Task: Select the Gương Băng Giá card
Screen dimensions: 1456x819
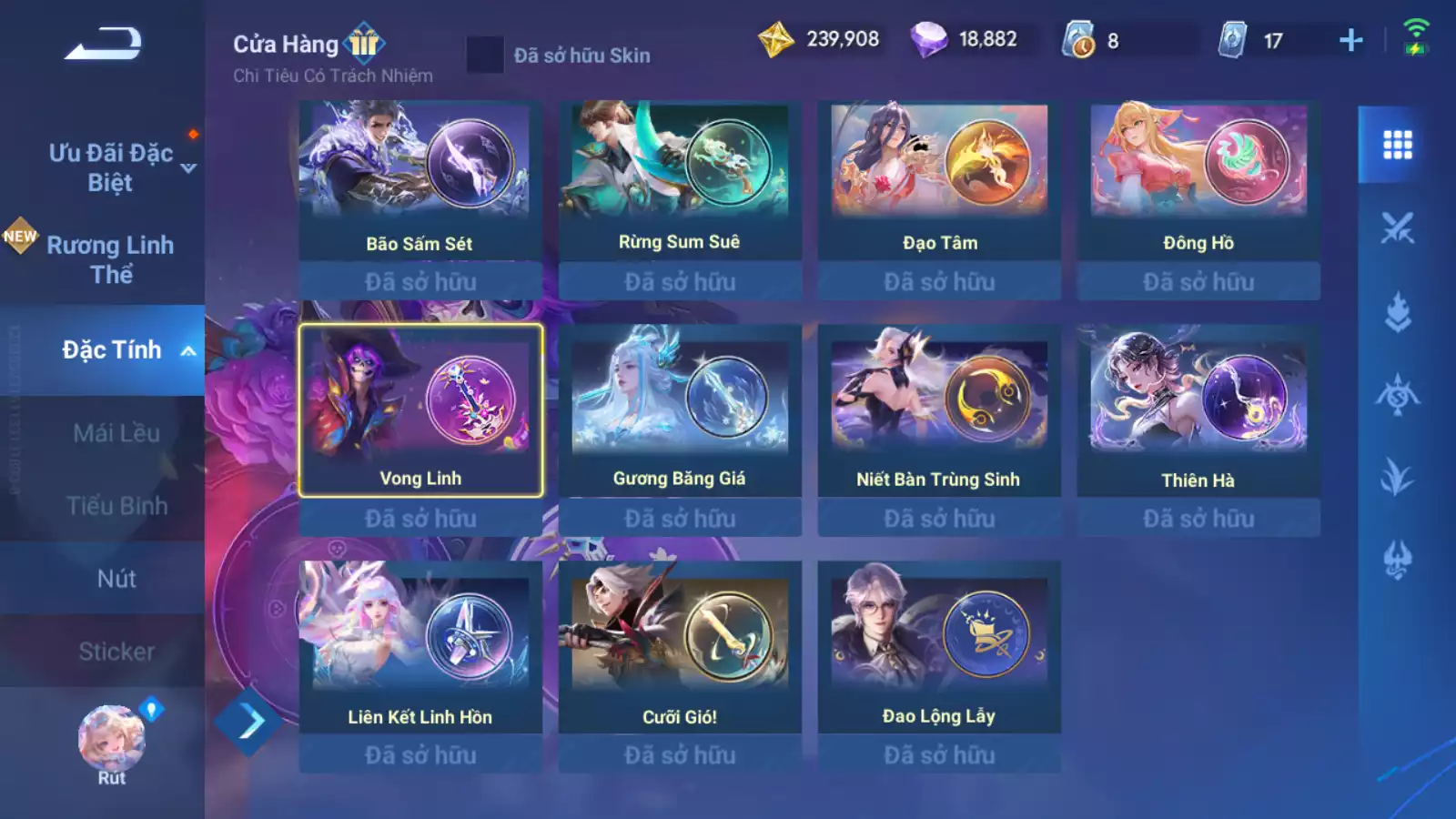Action: [680, 410]
